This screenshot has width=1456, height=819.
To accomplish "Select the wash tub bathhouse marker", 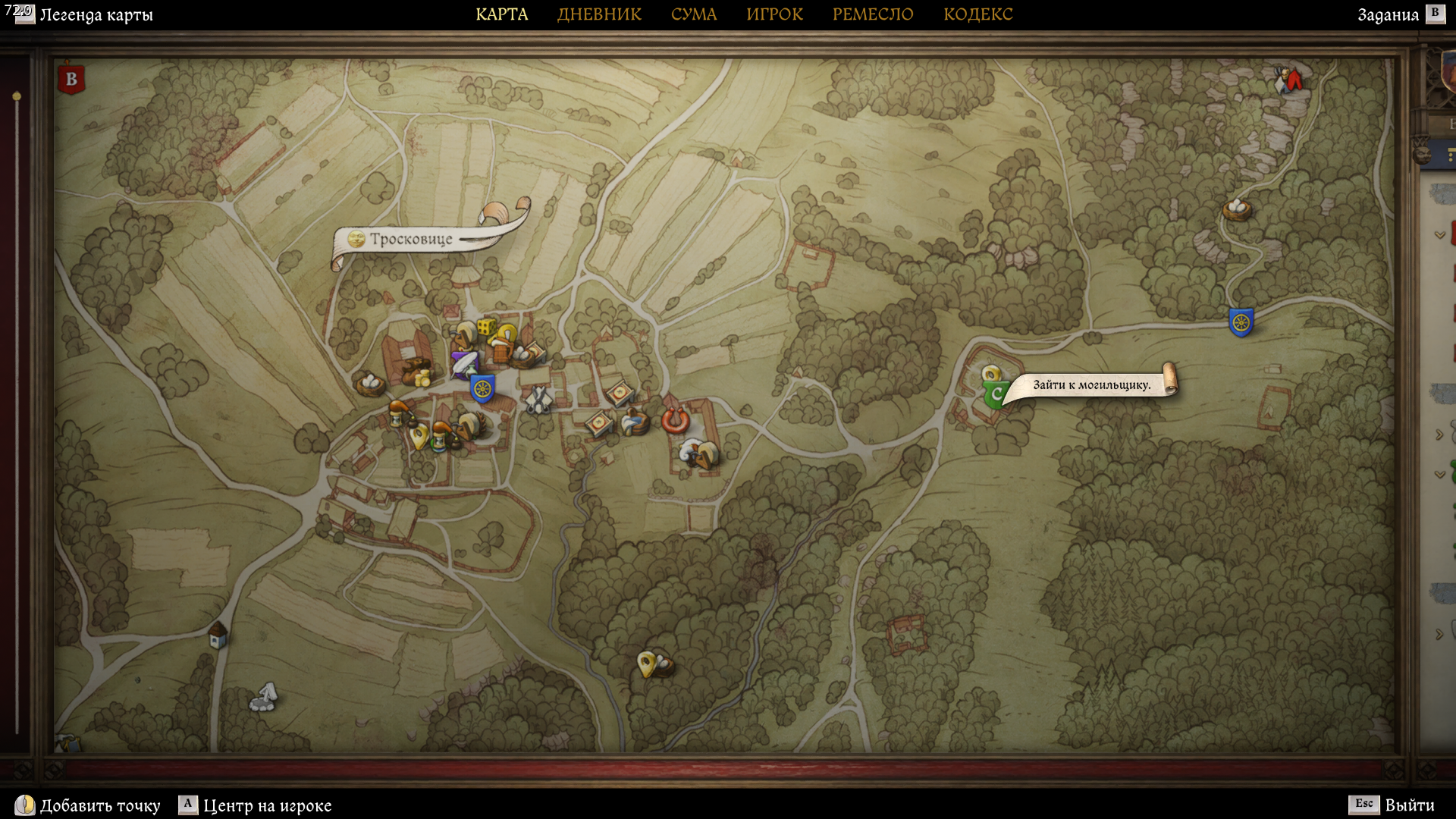I will click(x=634, y=422).
